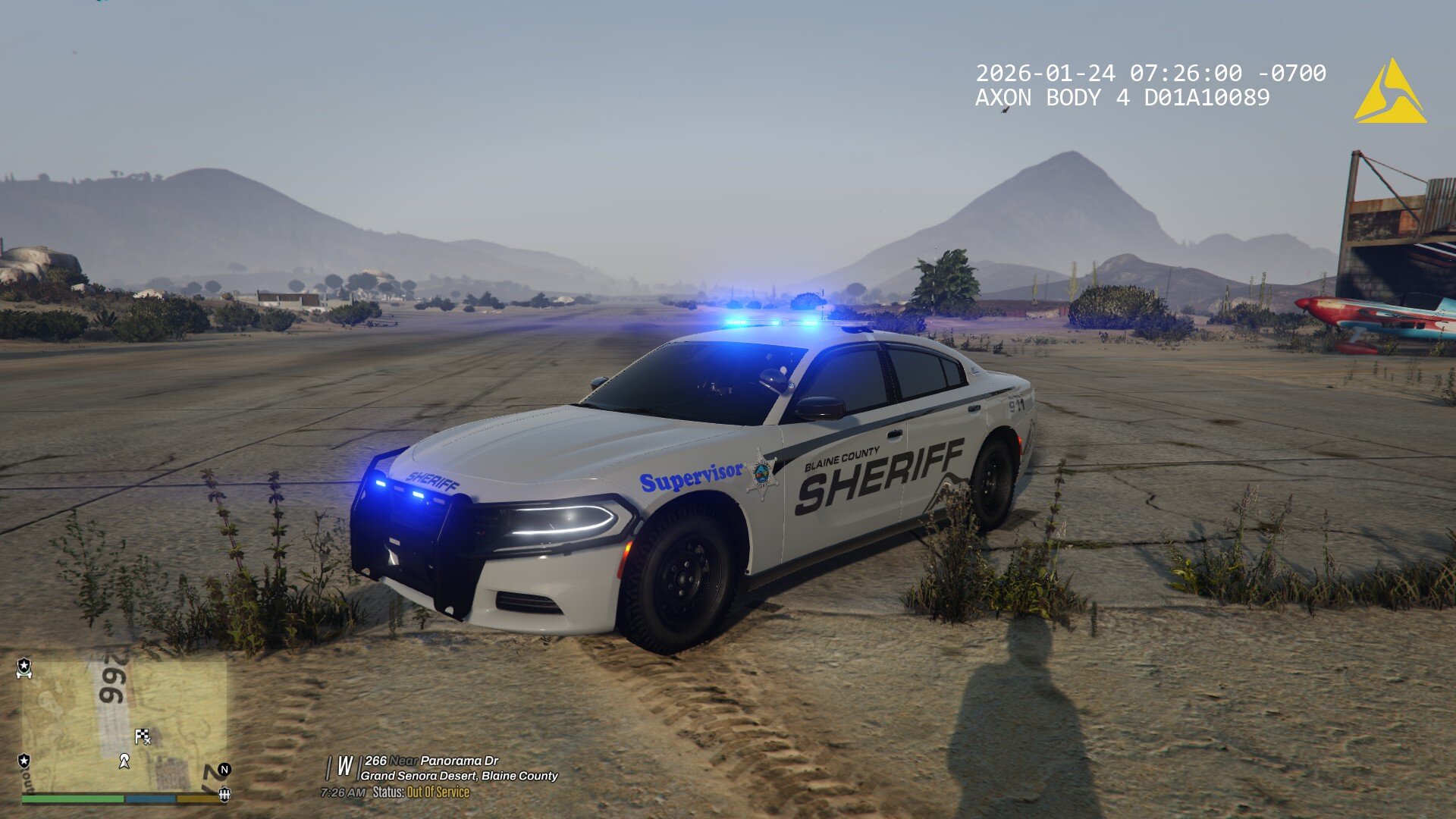Click the green health bar under the minimap

pos(72,799)
